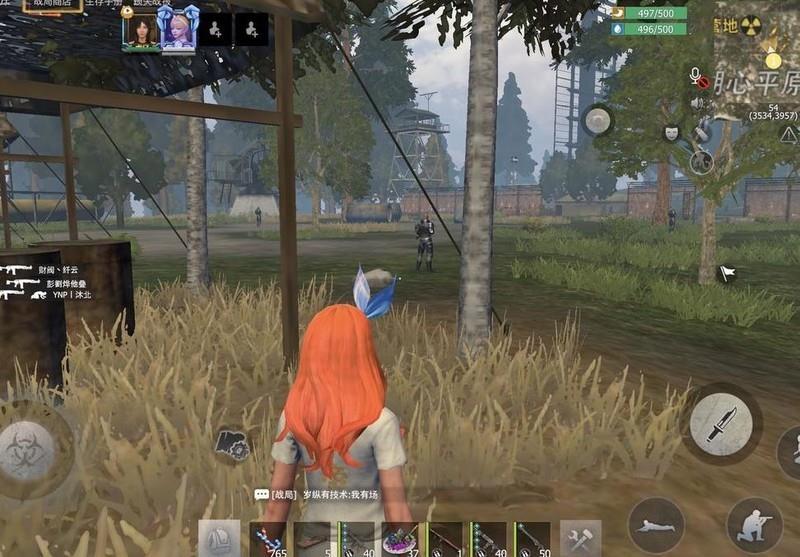Toggle the muted microphone icon

pyautogui.click(x=698, y=77)
